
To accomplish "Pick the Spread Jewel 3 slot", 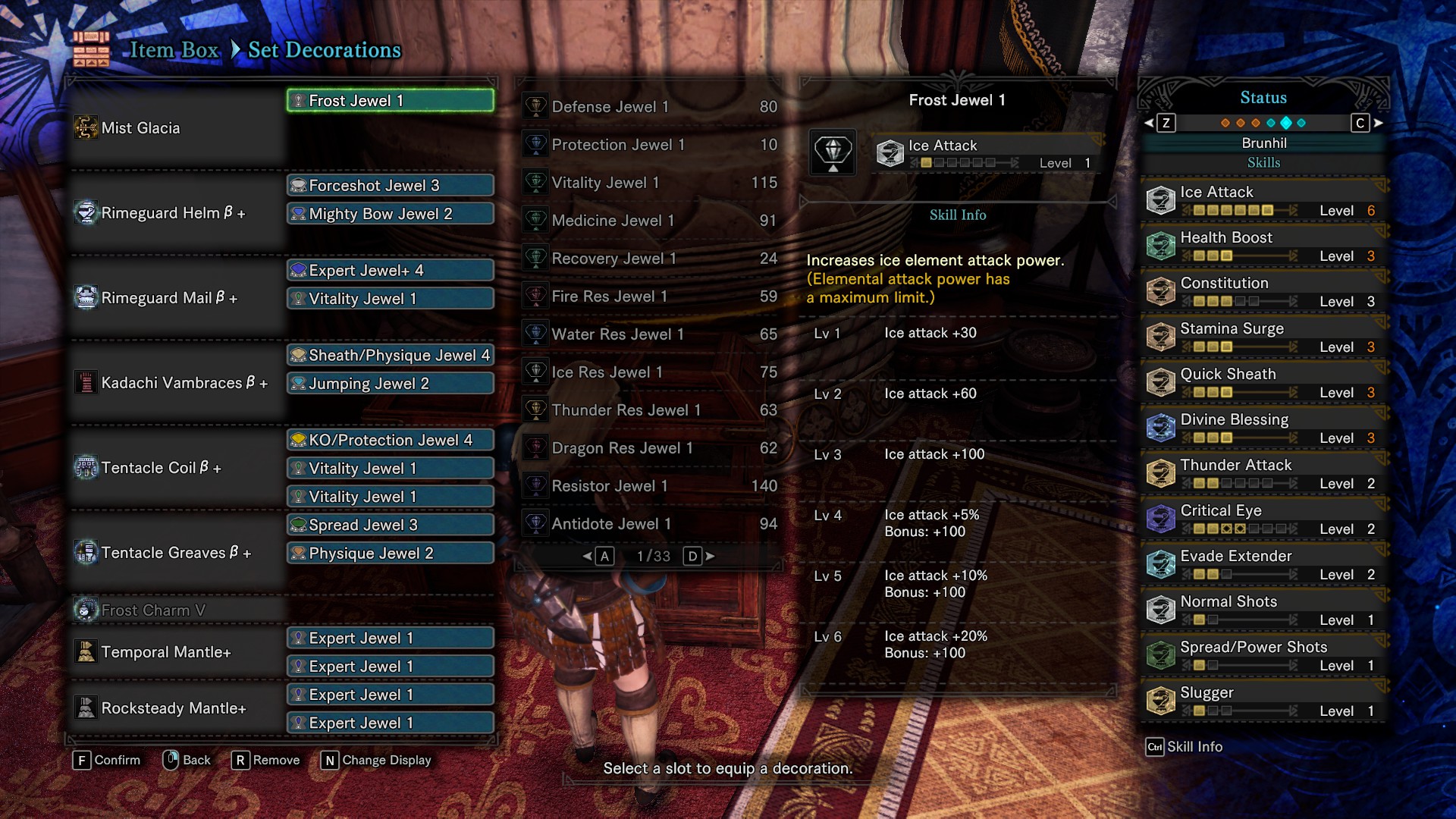I will [x=391, y=525].
